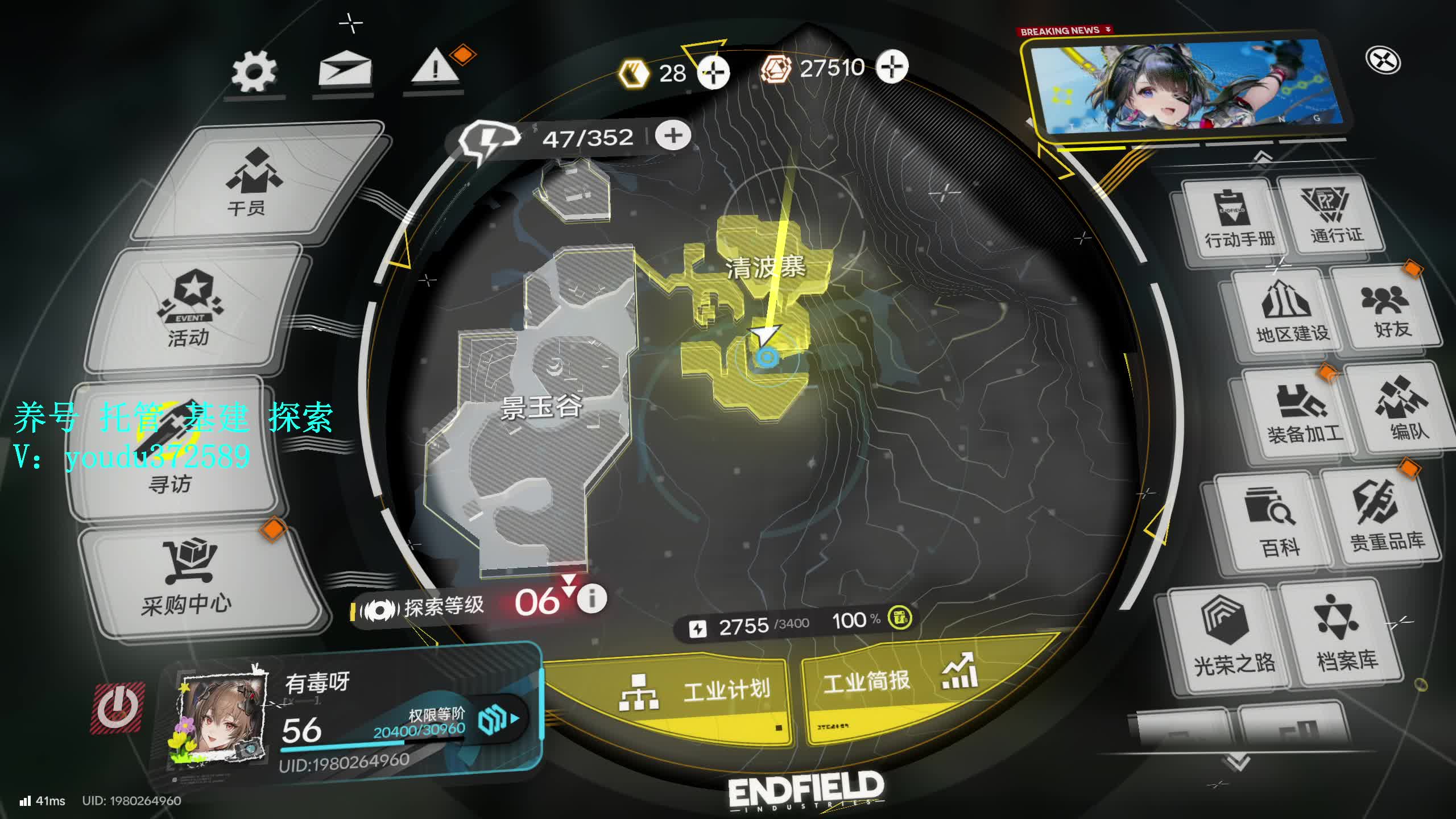Screen dimensions: 1456x819
Task: Open the 干员 operators menu
Action: 250,183
